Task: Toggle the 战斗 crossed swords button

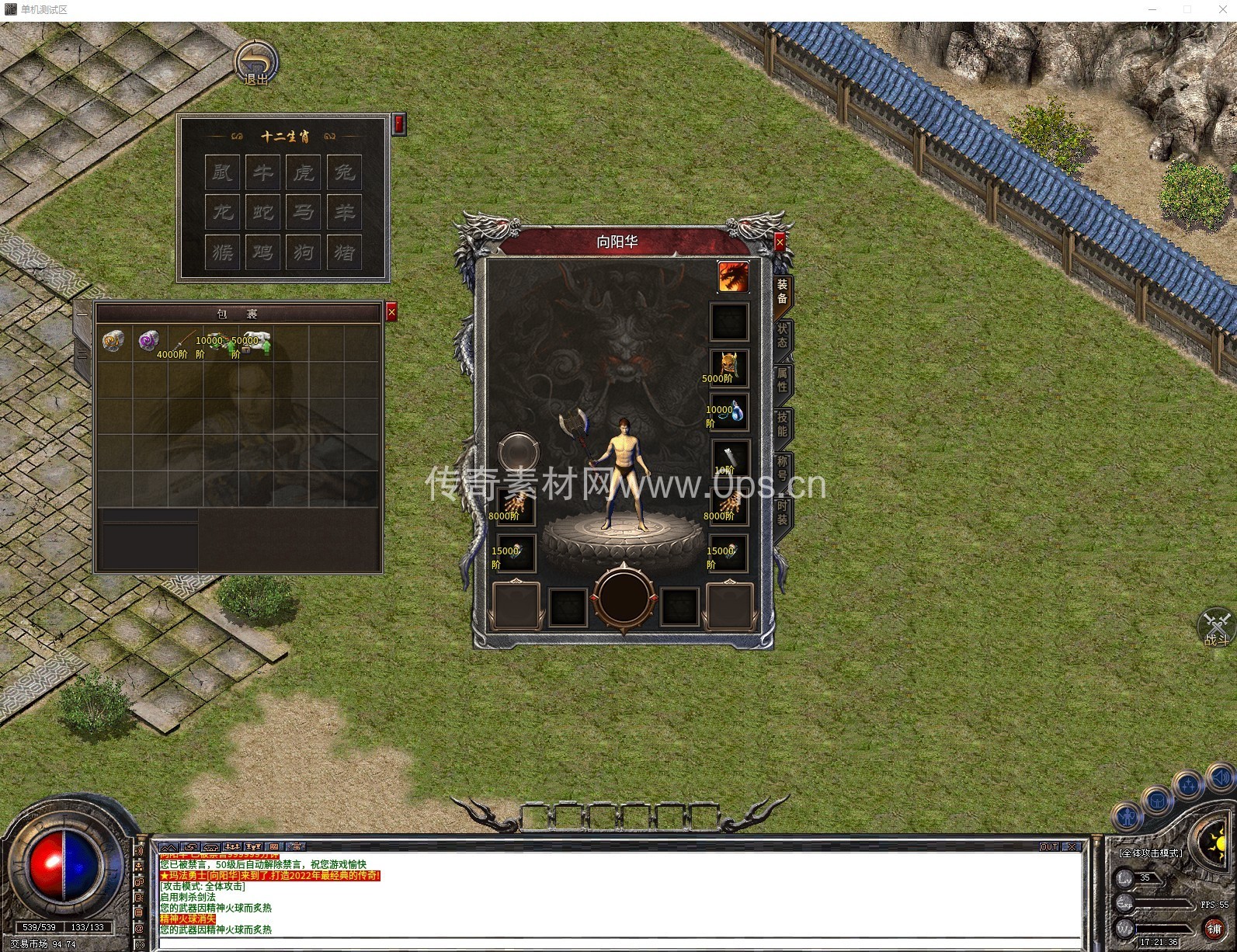Action: 1216,627
